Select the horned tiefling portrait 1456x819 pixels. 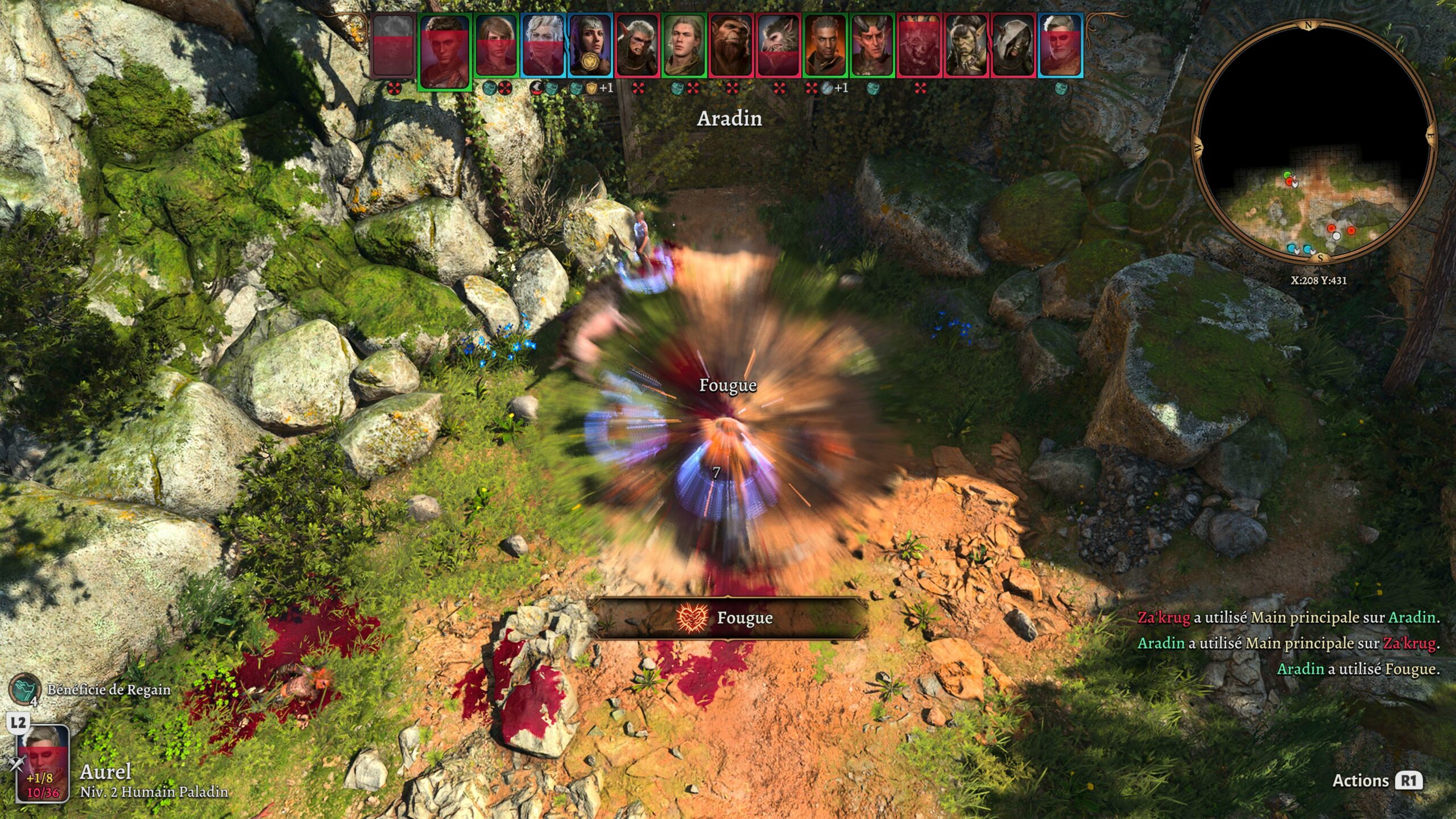872,45
